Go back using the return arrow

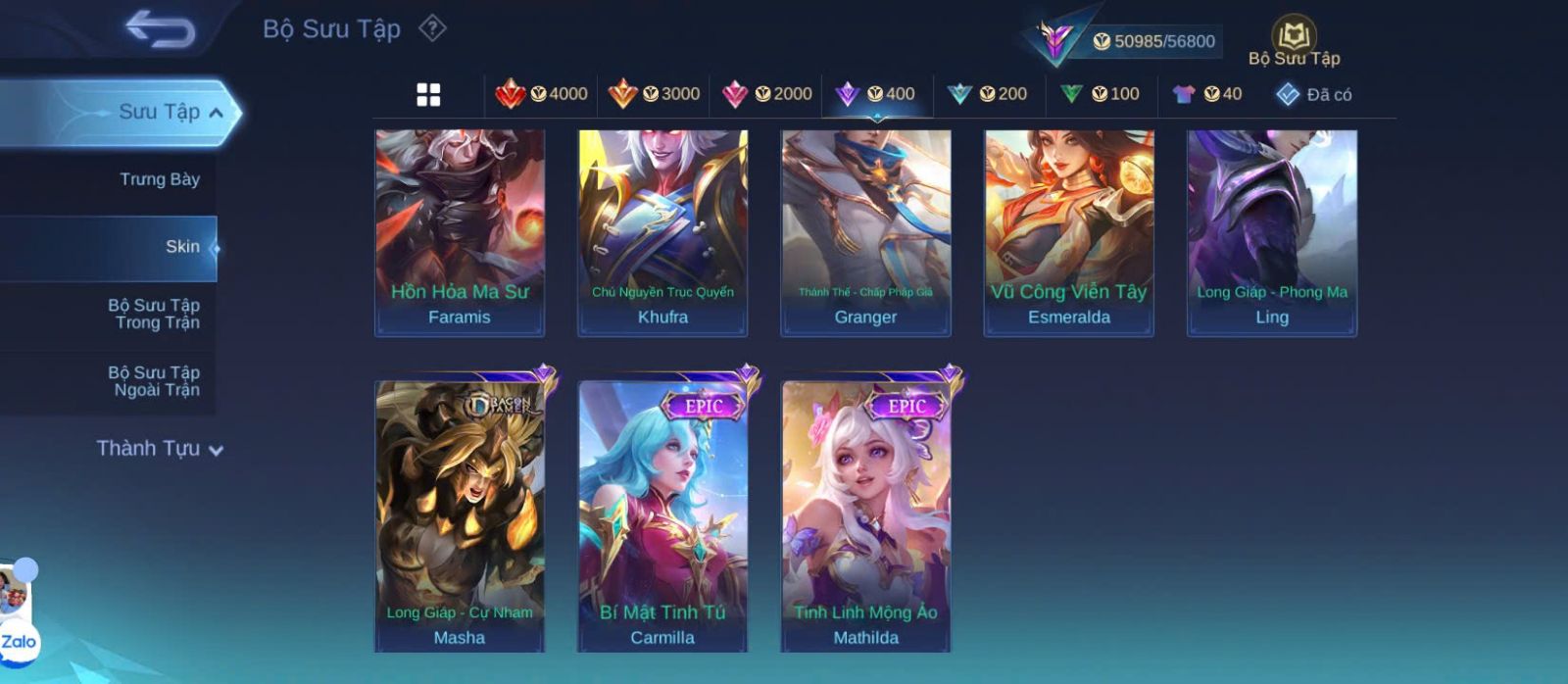(x=160, y=29)
